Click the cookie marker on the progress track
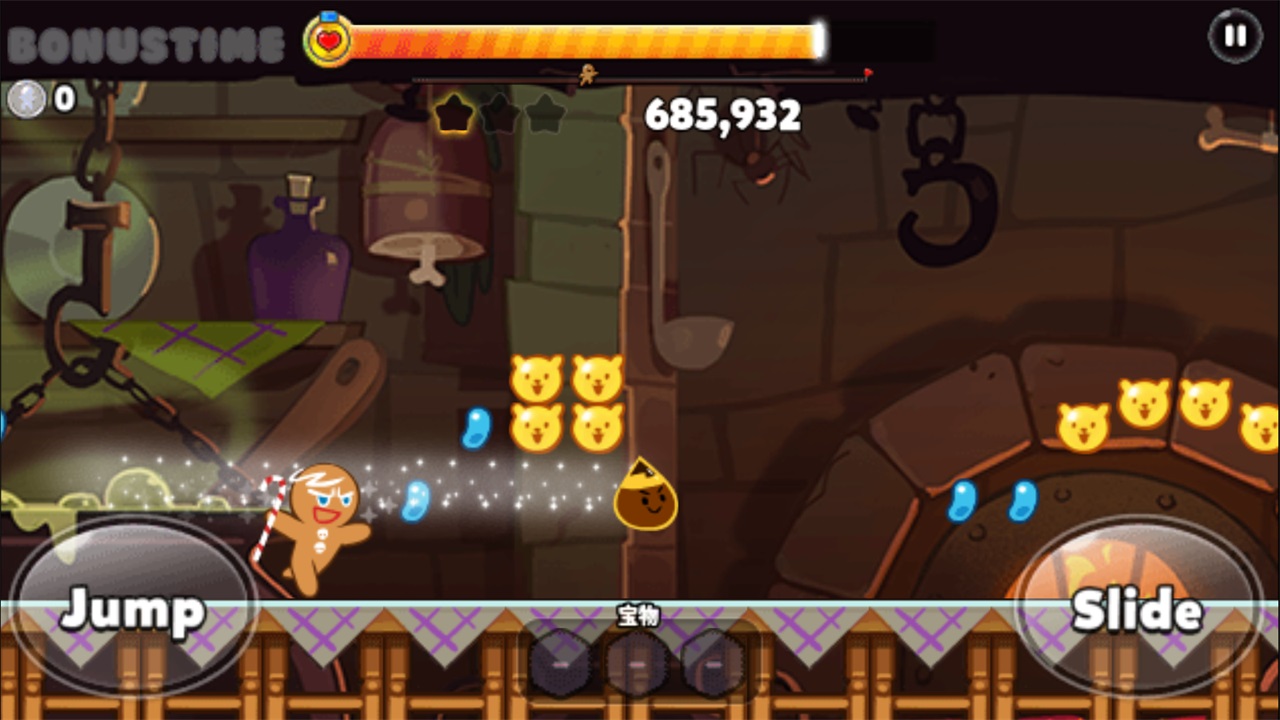The width and height of the screenshot is (1280, 720). [x=588, y=73]
